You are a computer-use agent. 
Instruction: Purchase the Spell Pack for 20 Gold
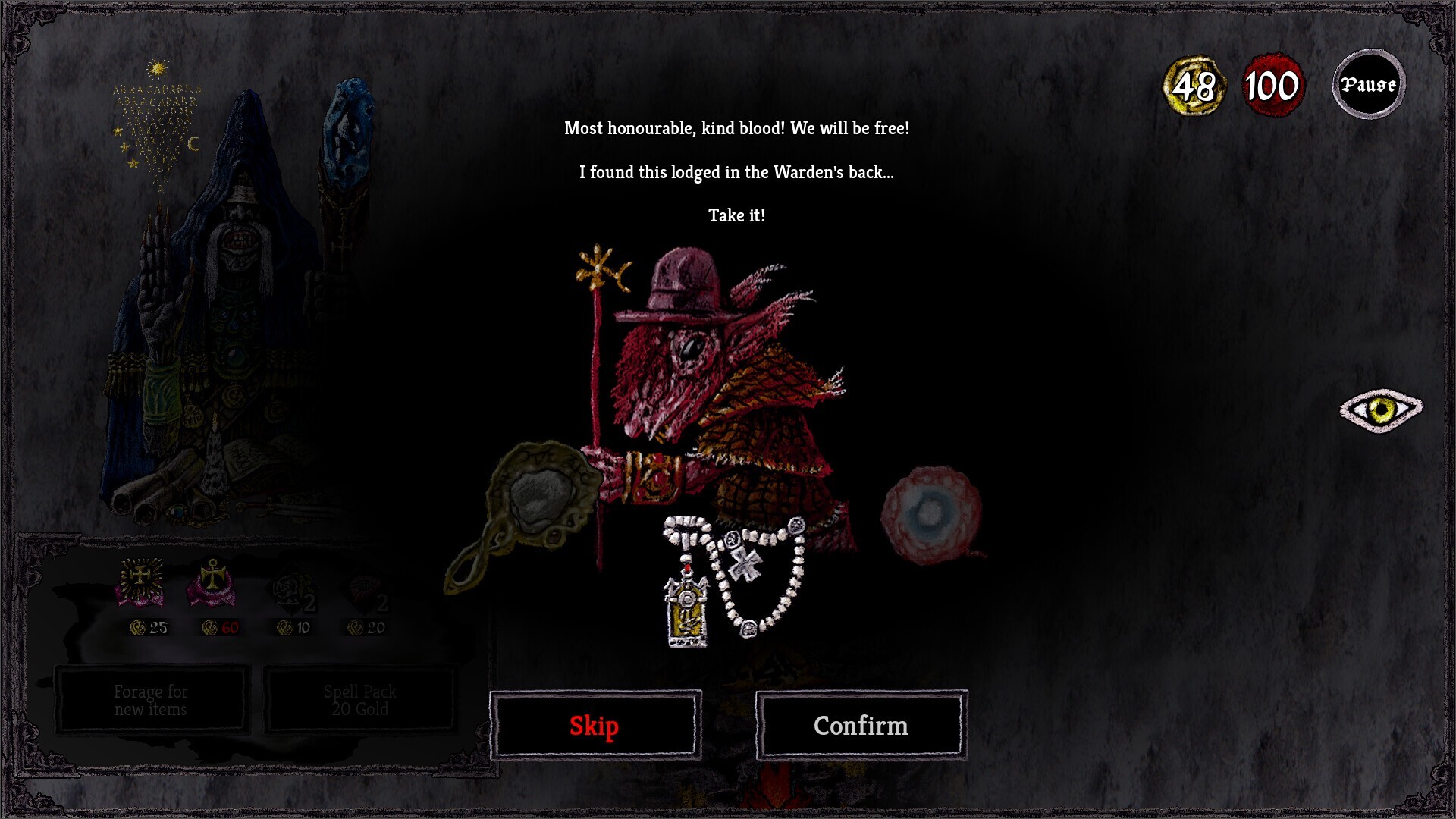[x=360, y=699]
